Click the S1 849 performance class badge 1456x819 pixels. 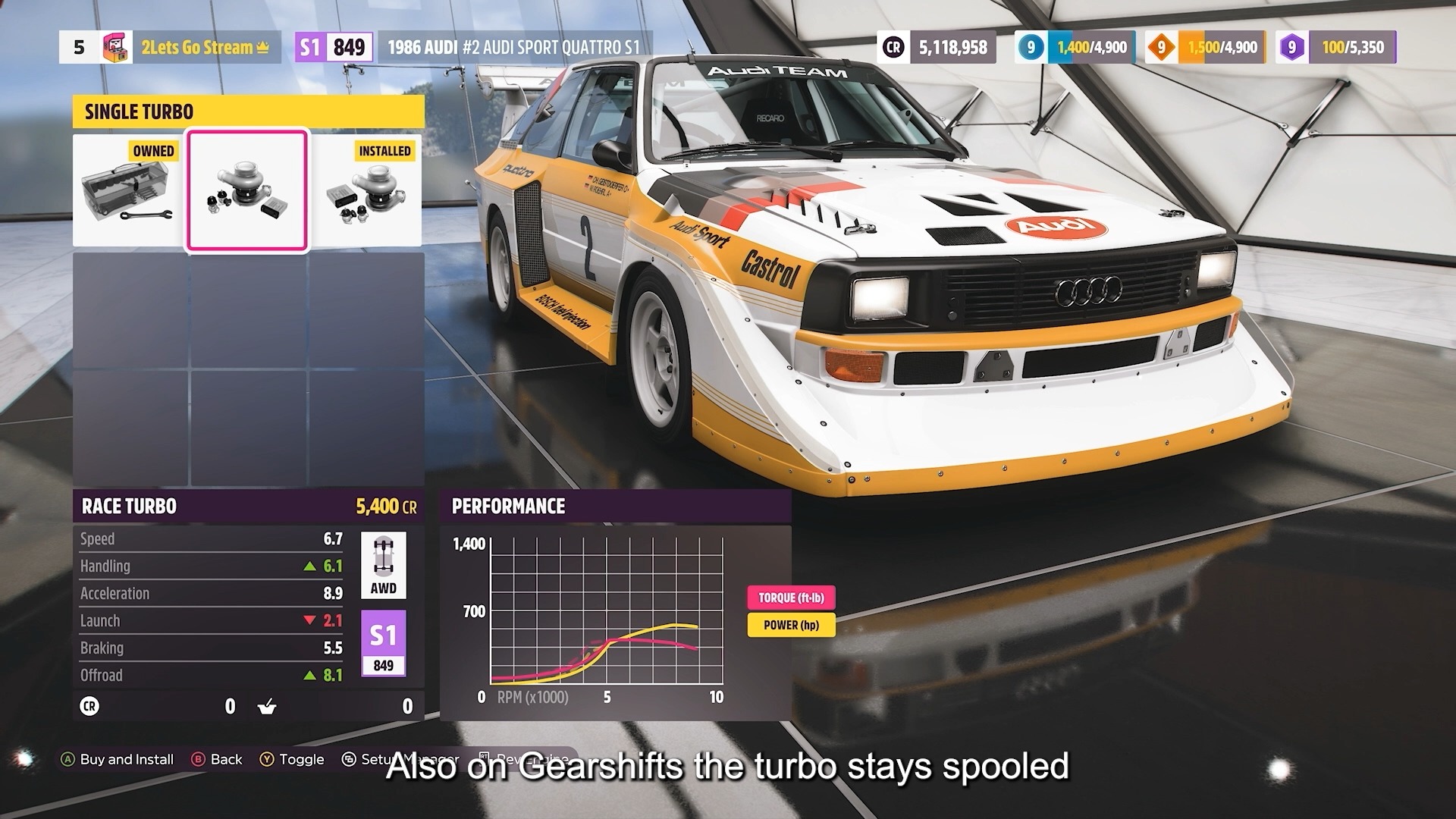coord(384,641)
